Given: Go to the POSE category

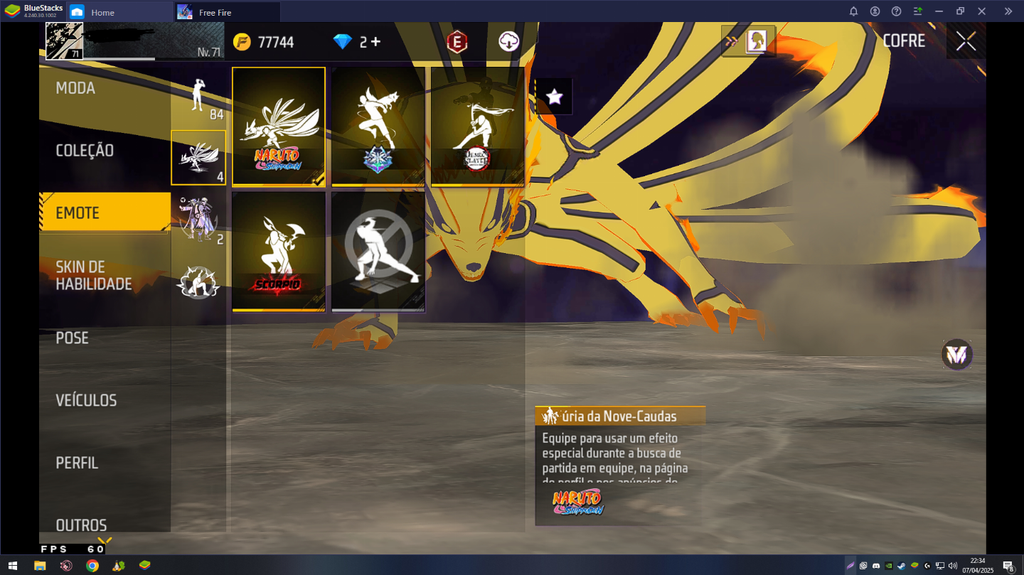Looking at the screenshot, I should [72, 338].
